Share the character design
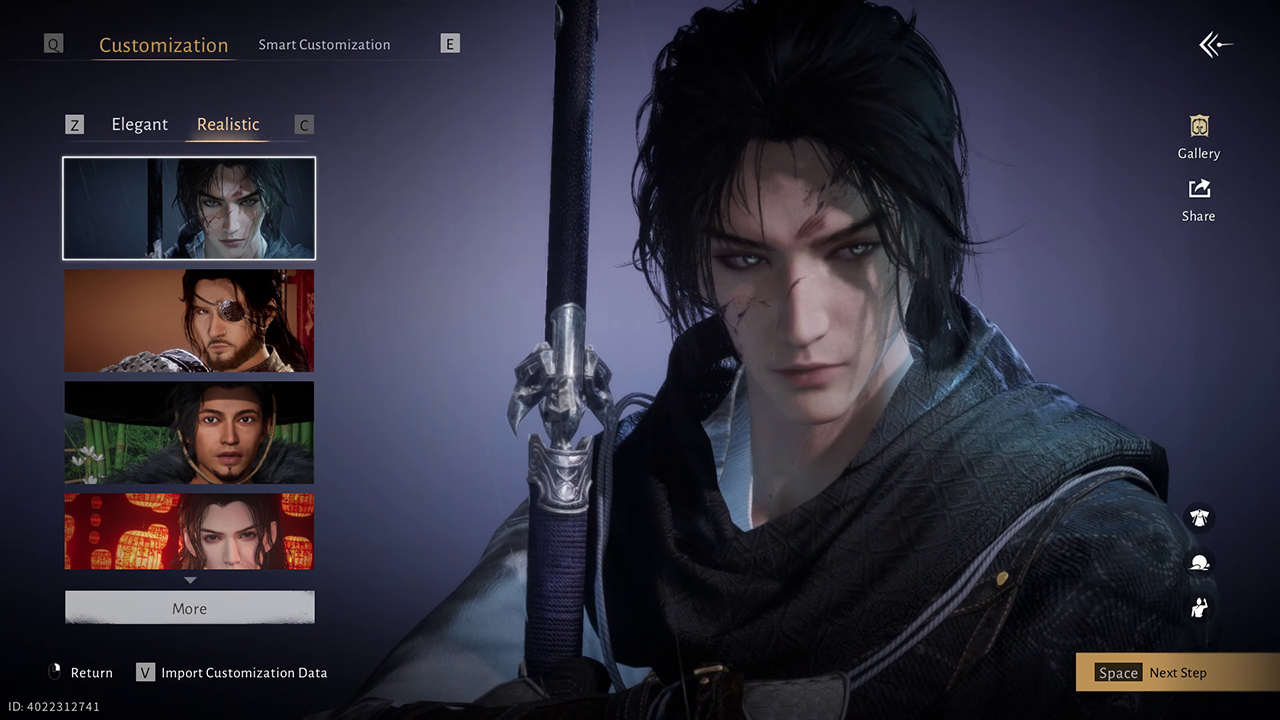Viewport: 1280px width, 720px height. (x=1199, y=200)
